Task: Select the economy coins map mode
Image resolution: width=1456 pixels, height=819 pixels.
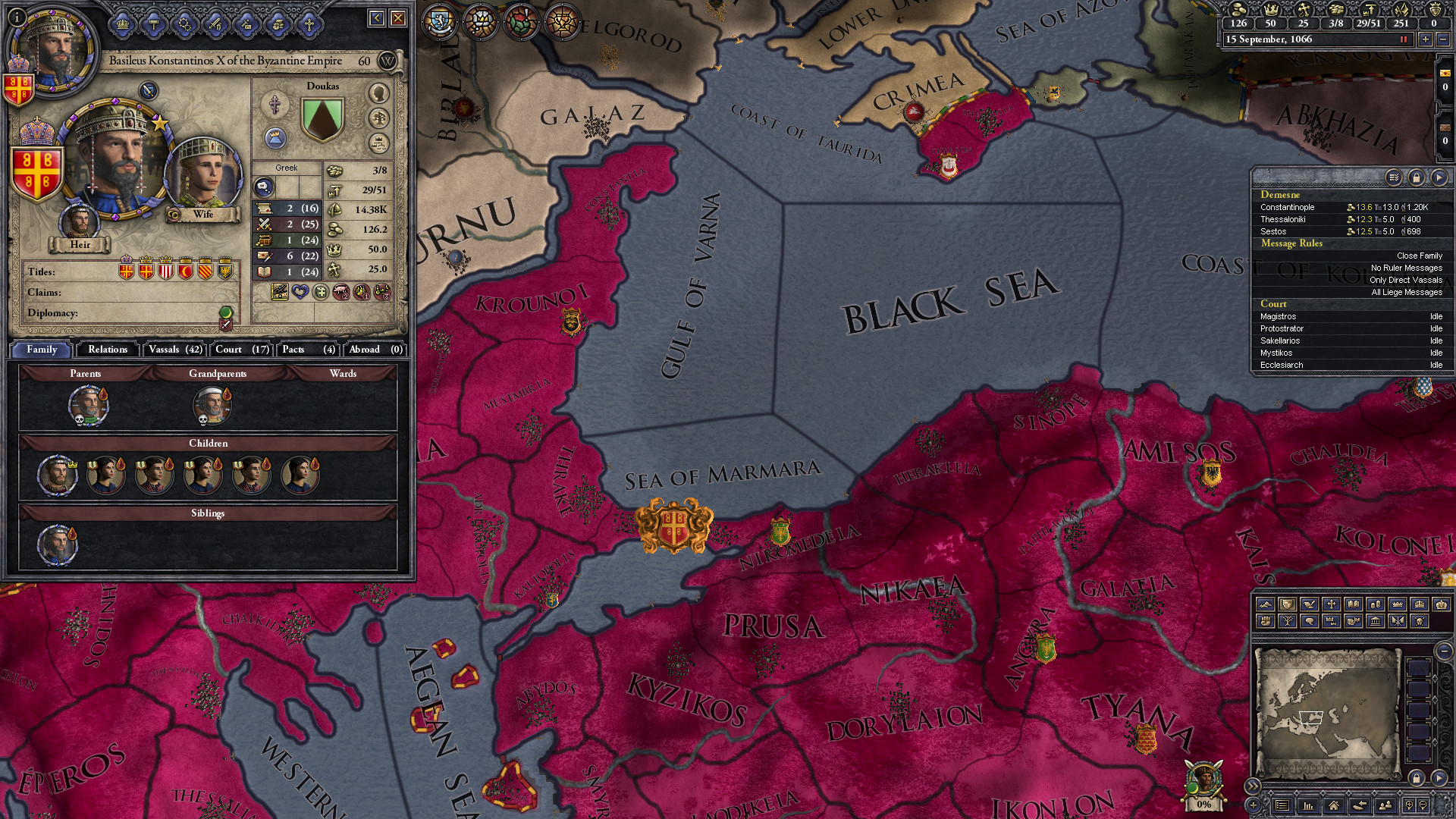Action: pyautogui.click(x=1374, y=604)
